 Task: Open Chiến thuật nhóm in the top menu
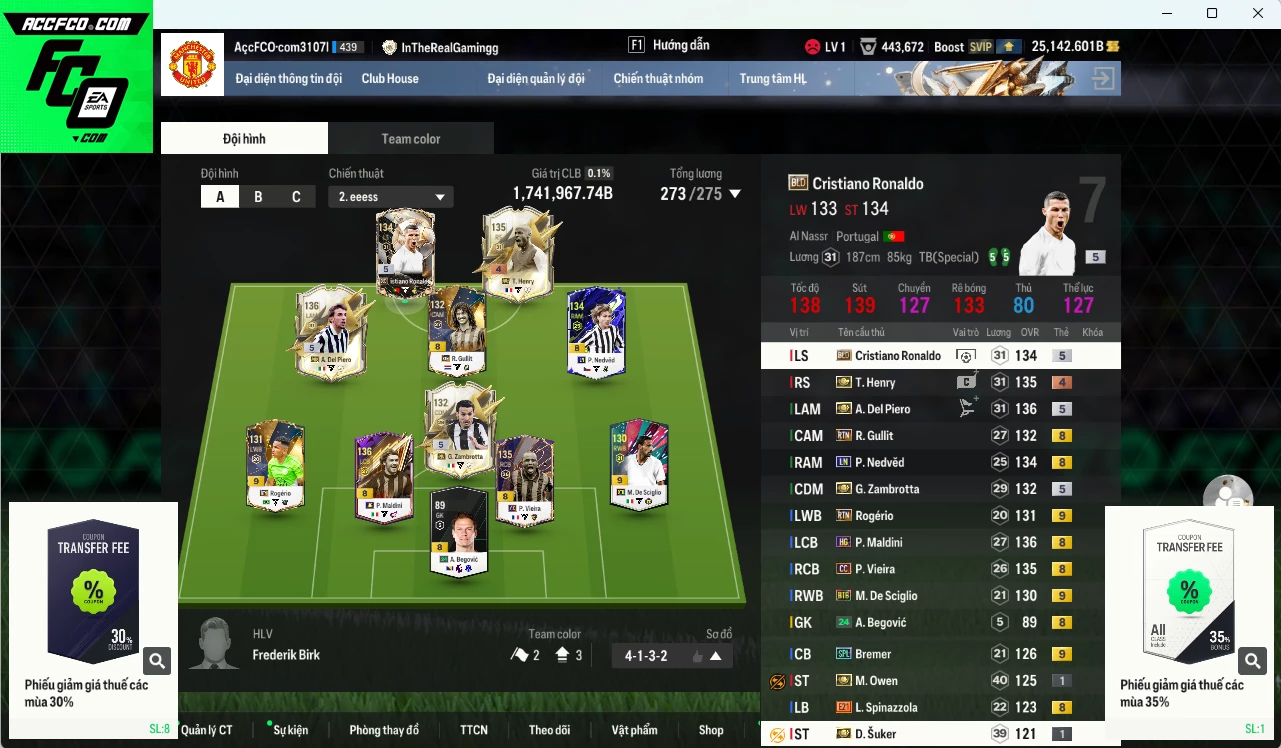tap(660, 78)
